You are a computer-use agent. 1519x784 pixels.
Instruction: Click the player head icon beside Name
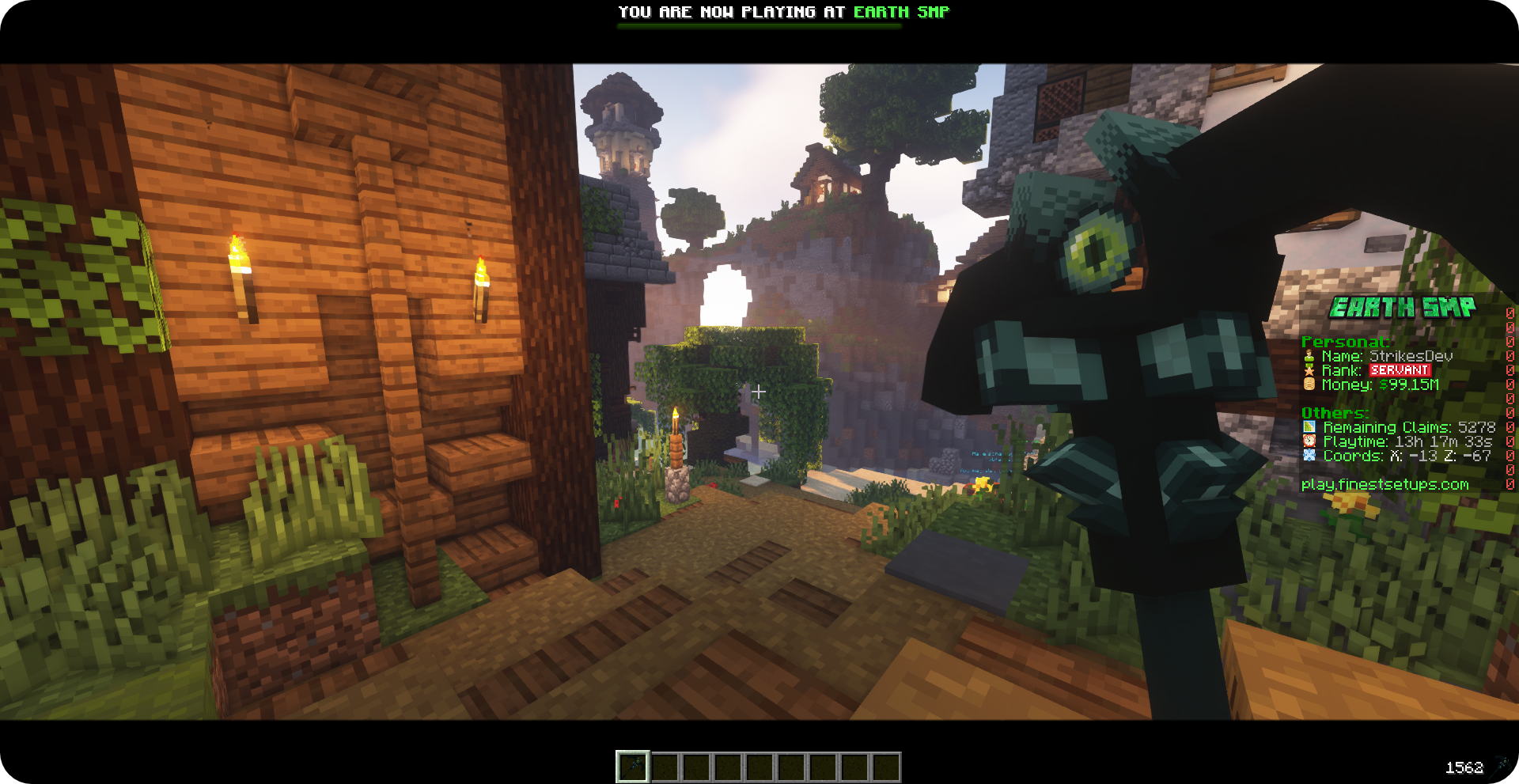tap(1310, 356)
